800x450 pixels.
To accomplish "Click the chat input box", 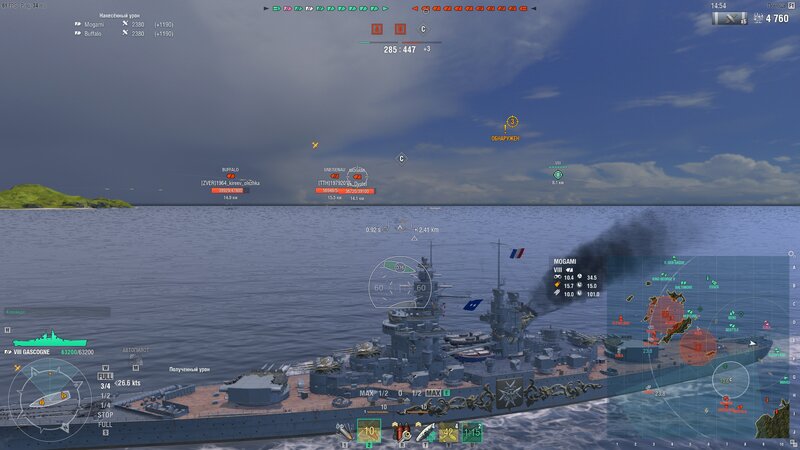I will point(56,312).
